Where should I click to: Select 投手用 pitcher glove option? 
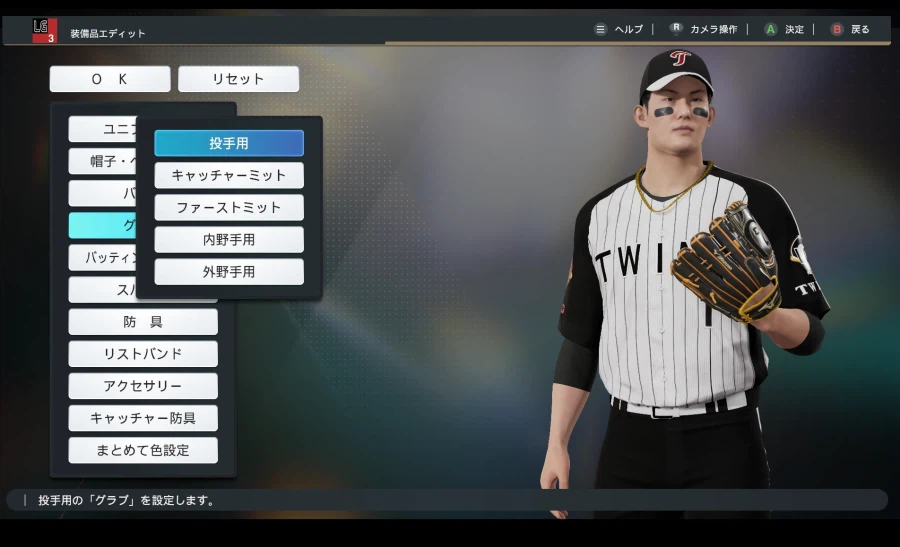[x=229, y=143]
